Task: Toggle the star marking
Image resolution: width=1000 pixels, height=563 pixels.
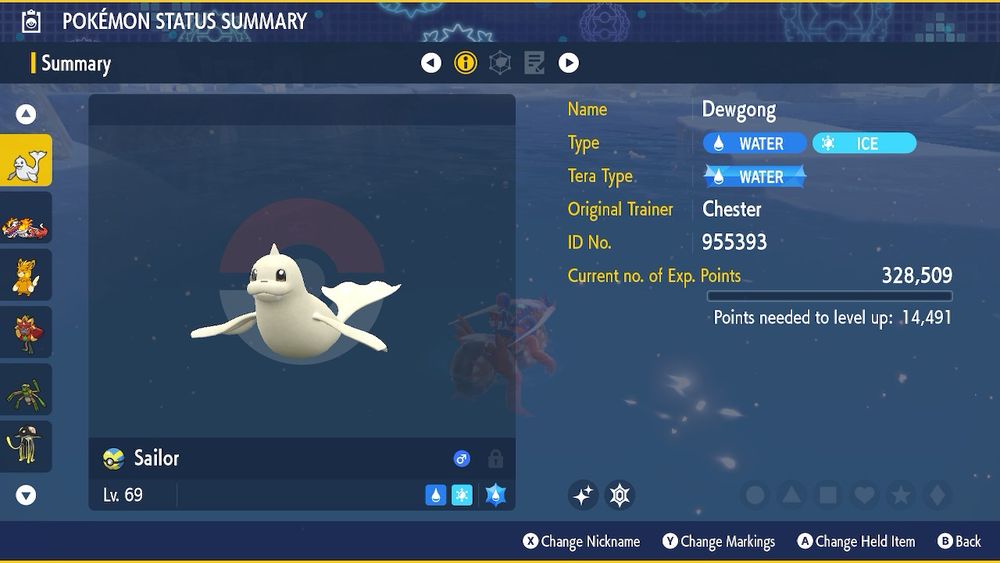Action: click(900, 494)
